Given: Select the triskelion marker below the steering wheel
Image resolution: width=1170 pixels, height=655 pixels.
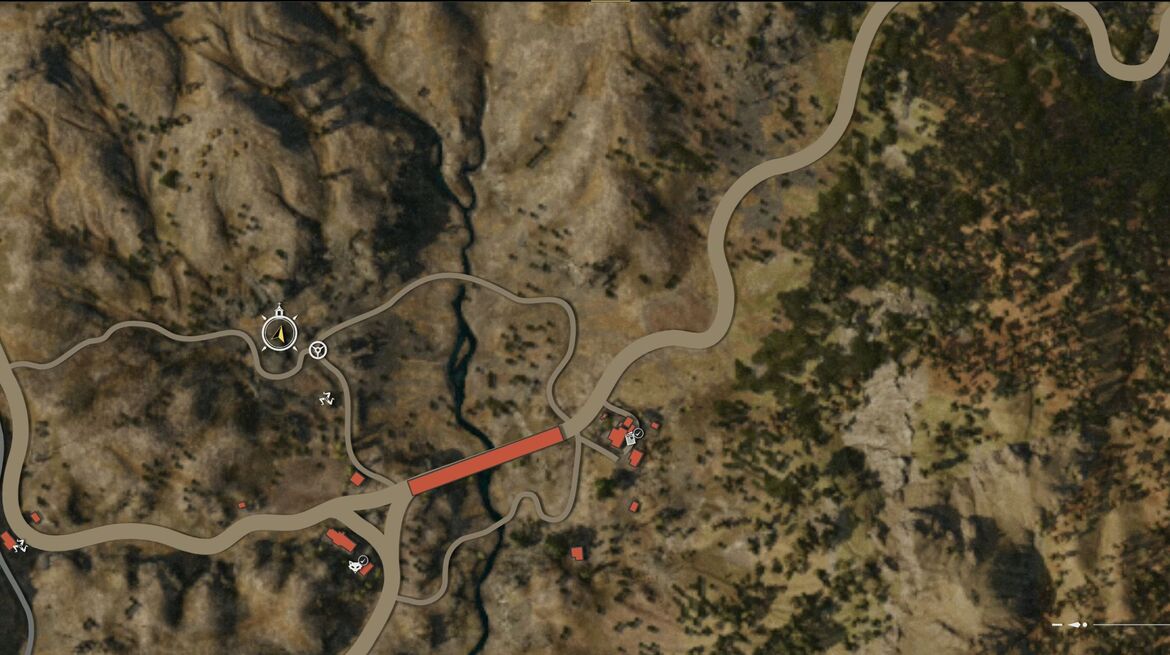Looking at the screenshot, I should click(326, 399).
